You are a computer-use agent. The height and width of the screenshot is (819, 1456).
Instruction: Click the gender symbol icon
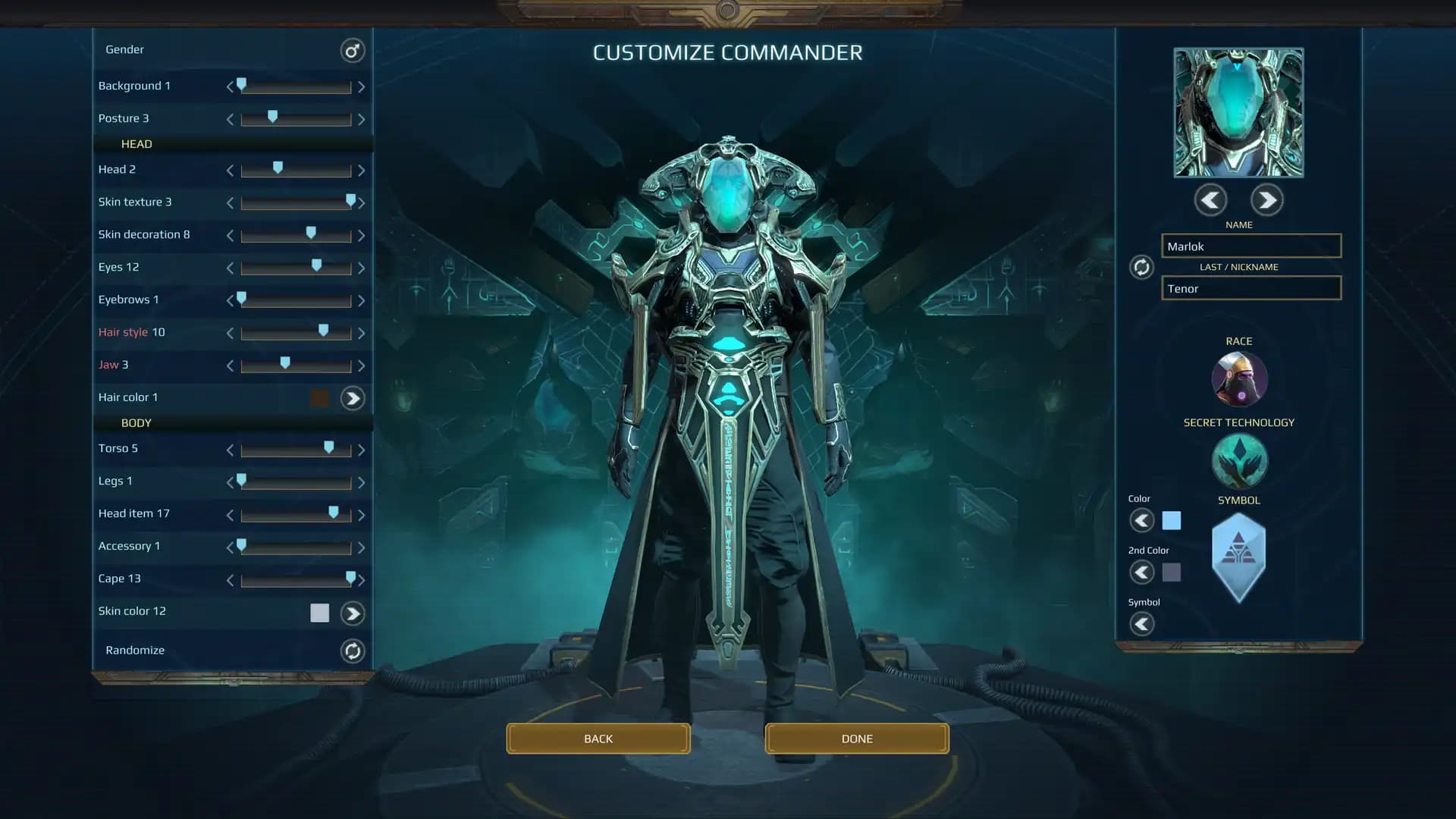coord(351,50)
